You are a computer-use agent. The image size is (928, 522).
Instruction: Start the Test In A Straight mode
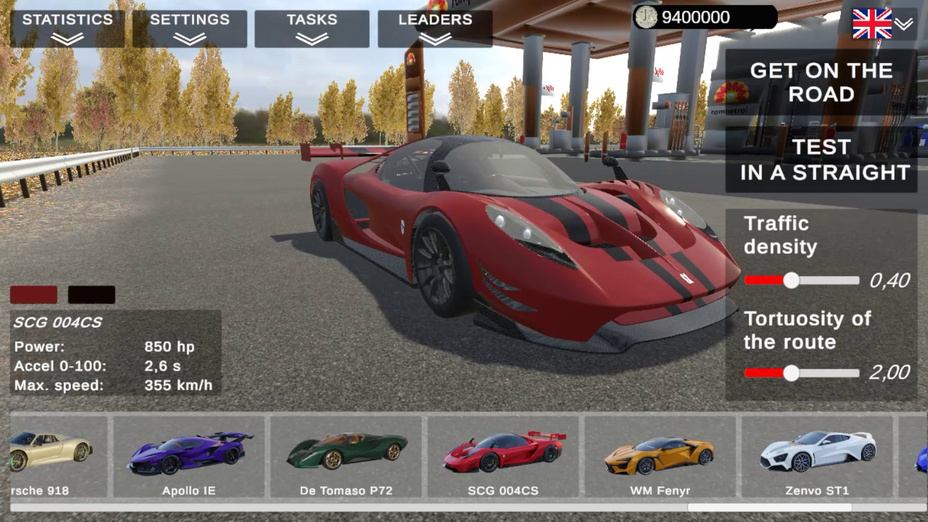click(x=821, y=160)
